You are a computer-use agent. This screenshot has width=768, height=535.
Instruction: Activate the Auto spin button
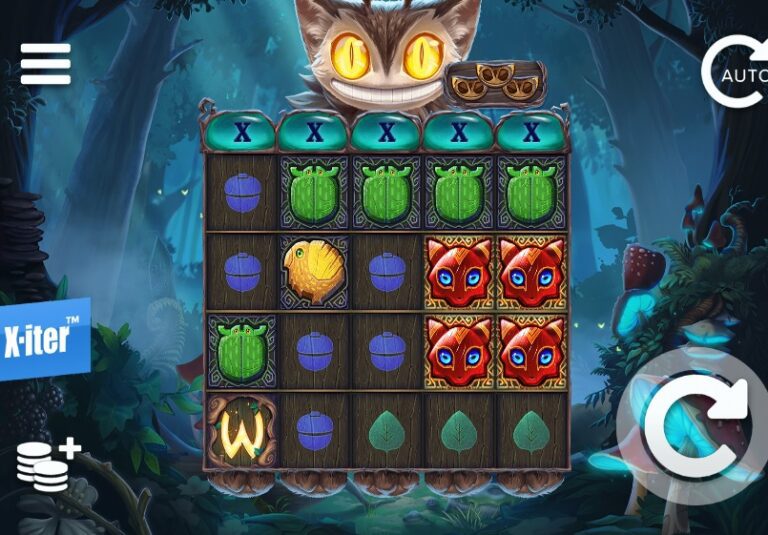coord(735,72)
